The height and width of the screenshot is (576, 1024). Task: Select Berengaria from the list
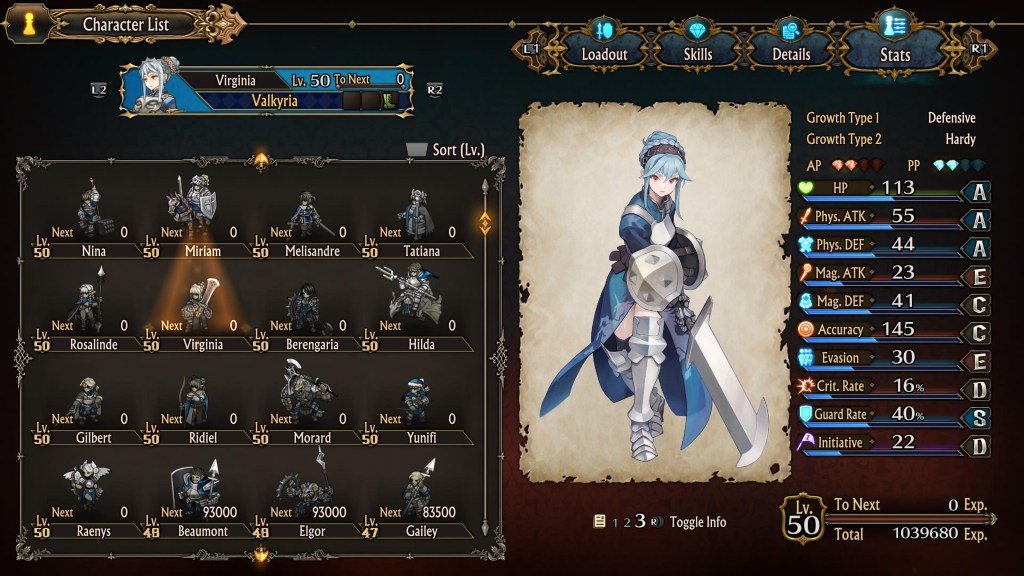(311, 311)
